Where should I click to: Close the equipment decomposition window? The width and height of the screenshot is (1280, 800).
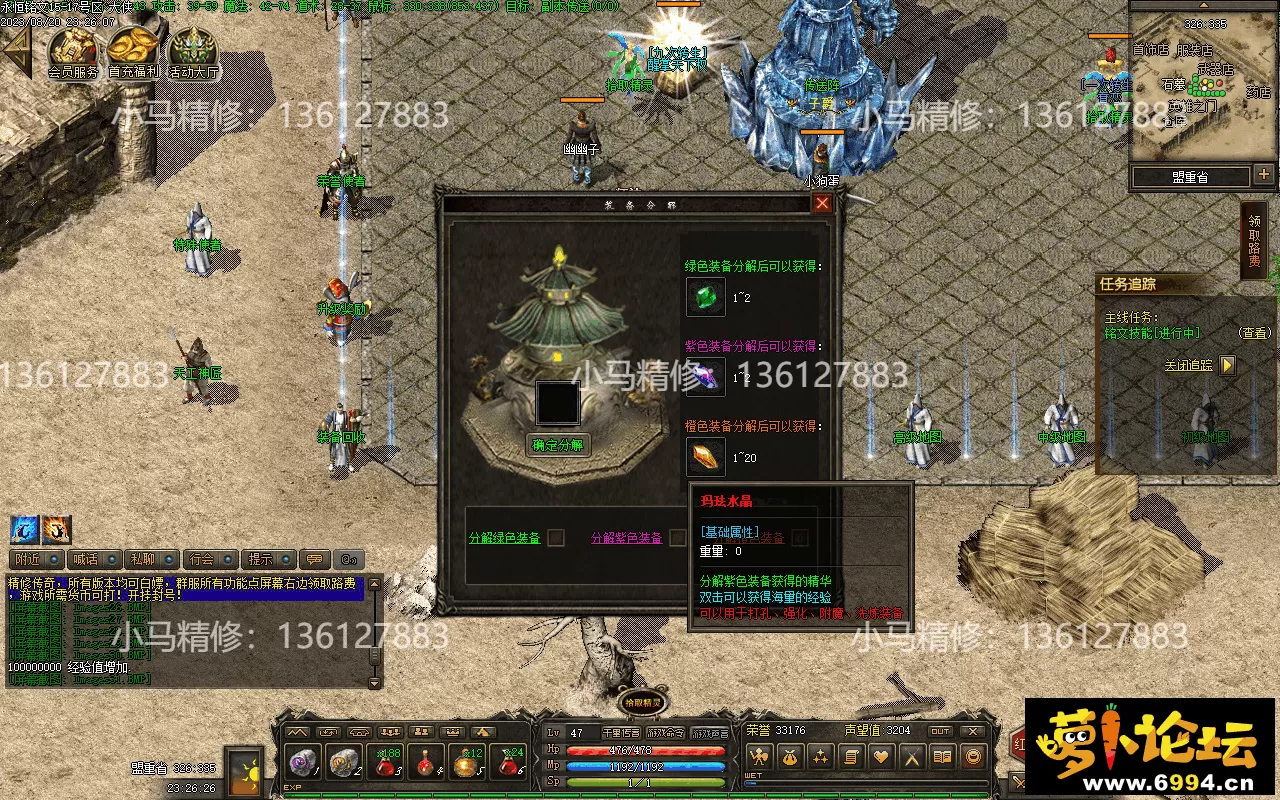822,204
